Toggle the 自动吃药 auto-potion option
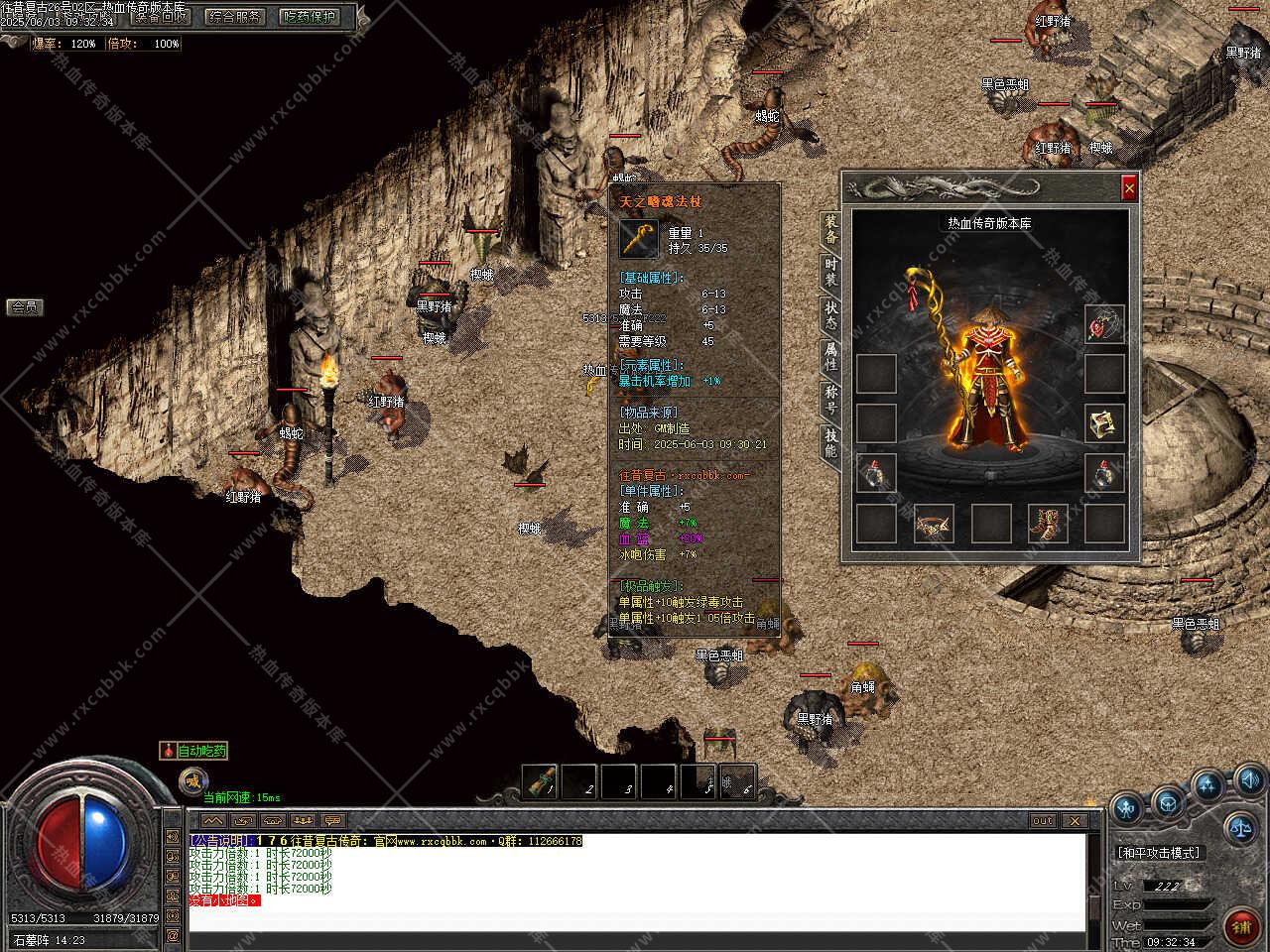 pos(194,751)
